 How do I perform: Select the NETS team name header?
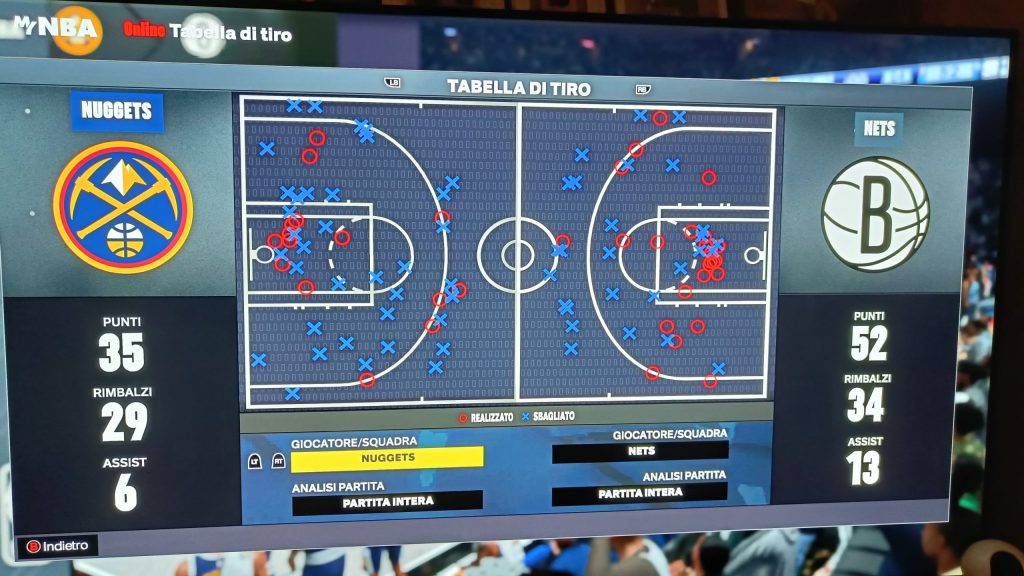click(x=877, y=128)
